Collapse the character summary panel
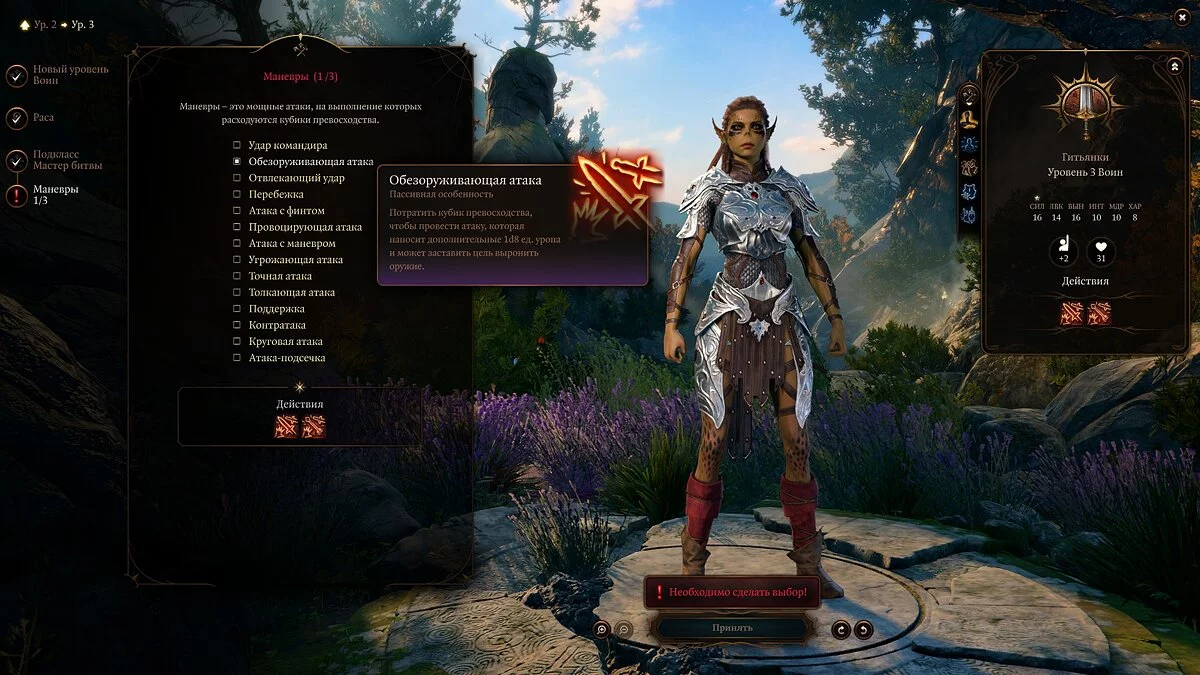This screenshot has height=675, width=1200. point(1174,66)
